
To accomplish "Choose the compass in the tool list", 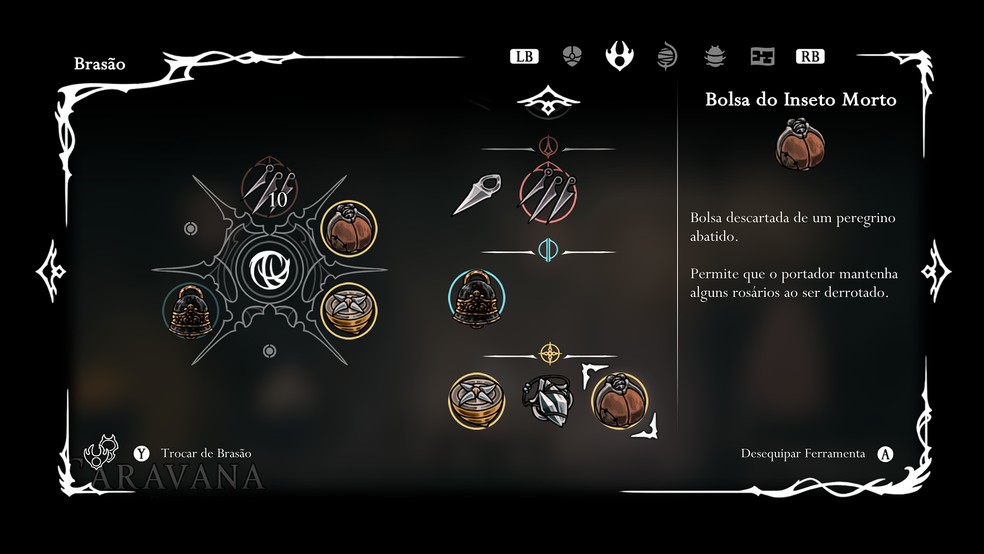I will tap(475, 399).
